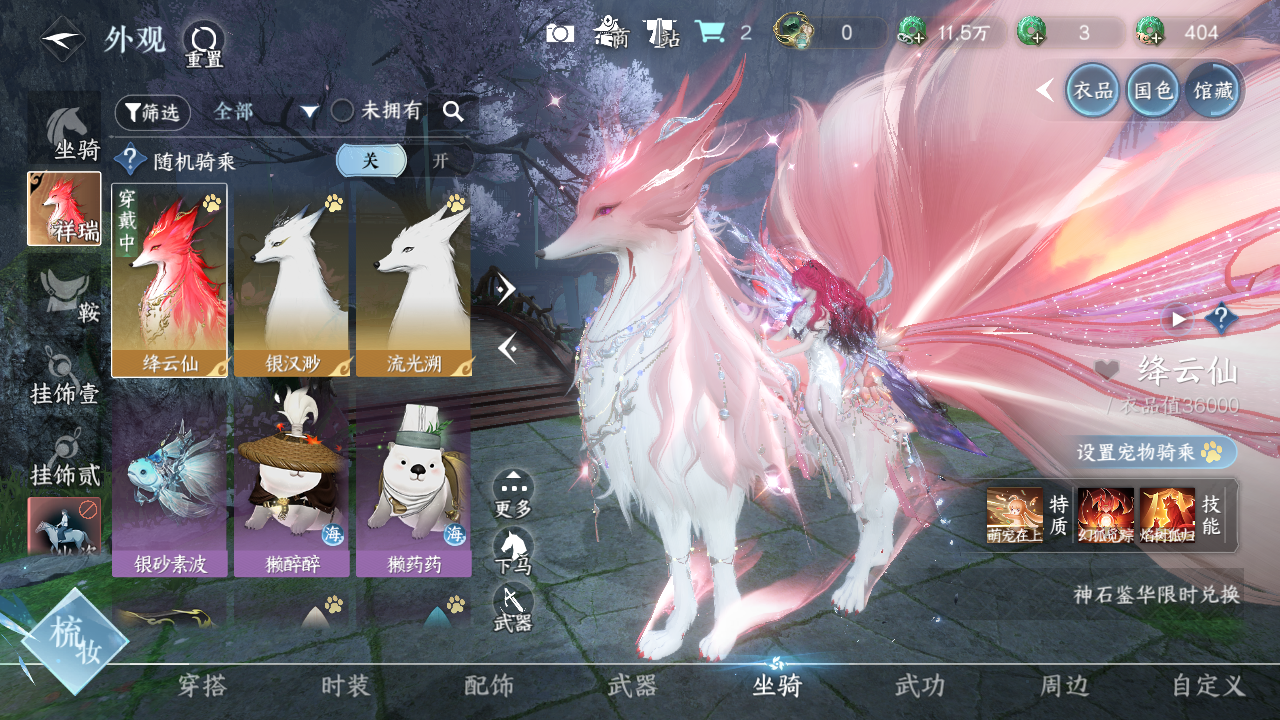Open the shopping cart icon

(x=710, y=32)
